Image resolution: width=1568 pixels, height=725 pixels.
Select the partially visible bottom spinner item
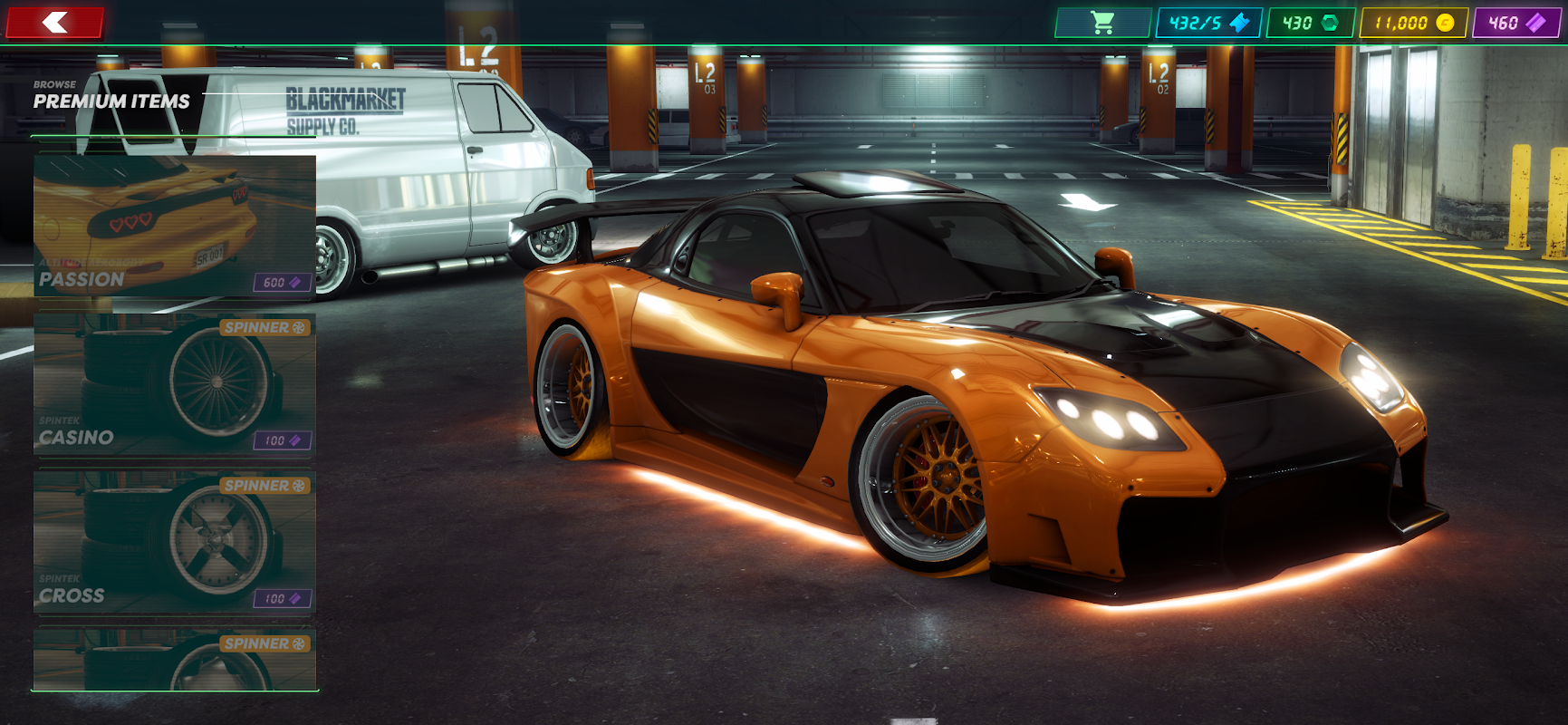175,659
